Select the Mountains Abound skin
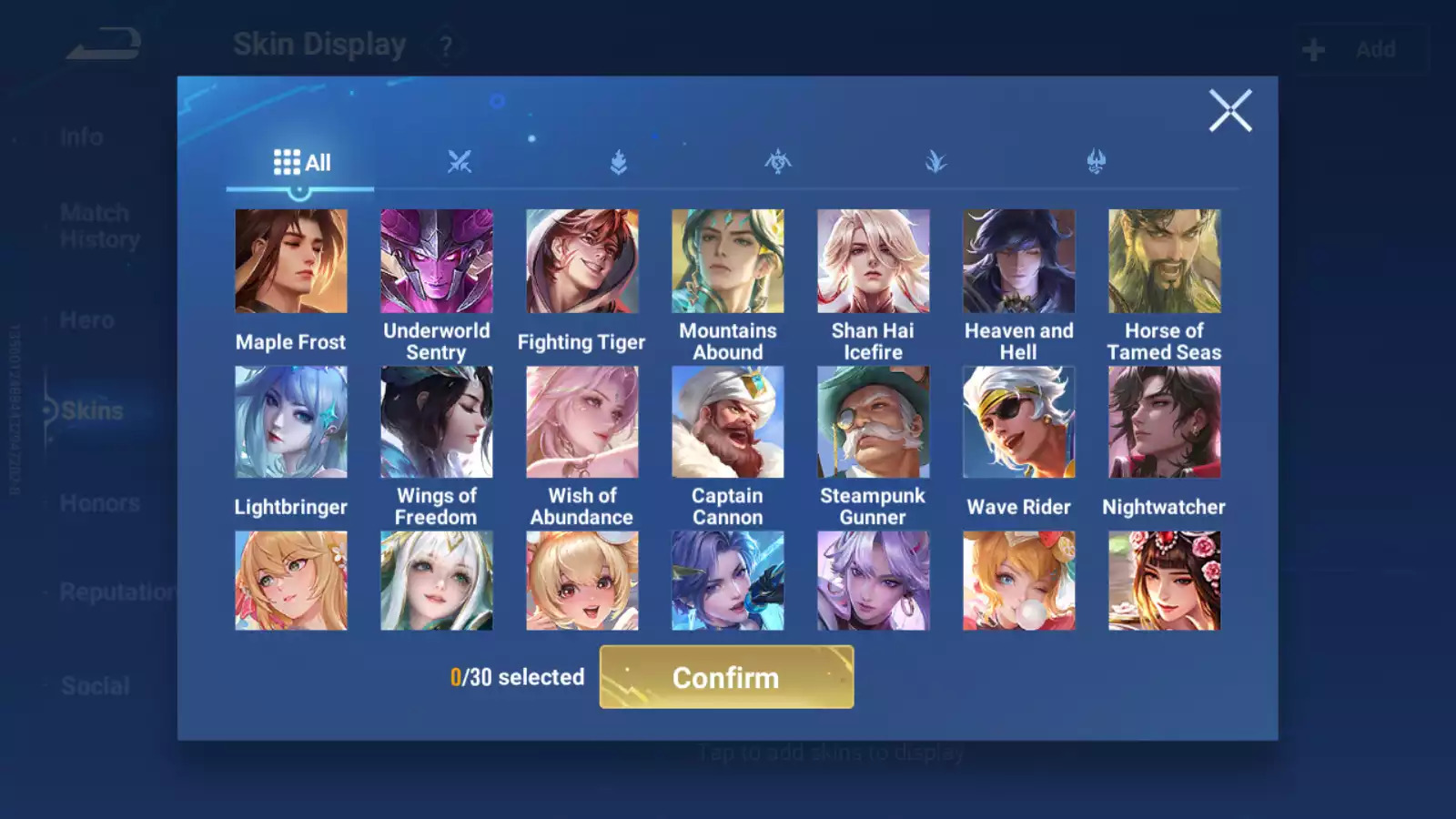The width and height of the screenshot is (1456, 819). [x=728, y=261]
